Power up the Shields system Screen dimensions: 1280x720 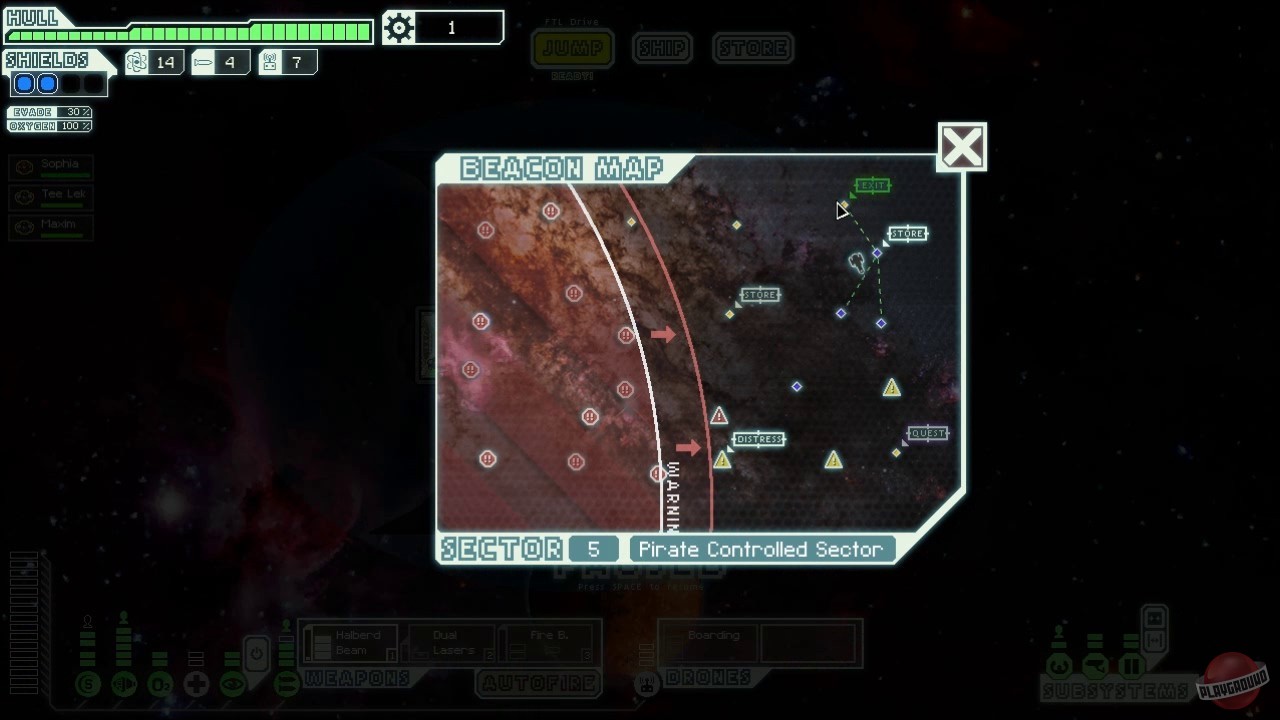86,684
